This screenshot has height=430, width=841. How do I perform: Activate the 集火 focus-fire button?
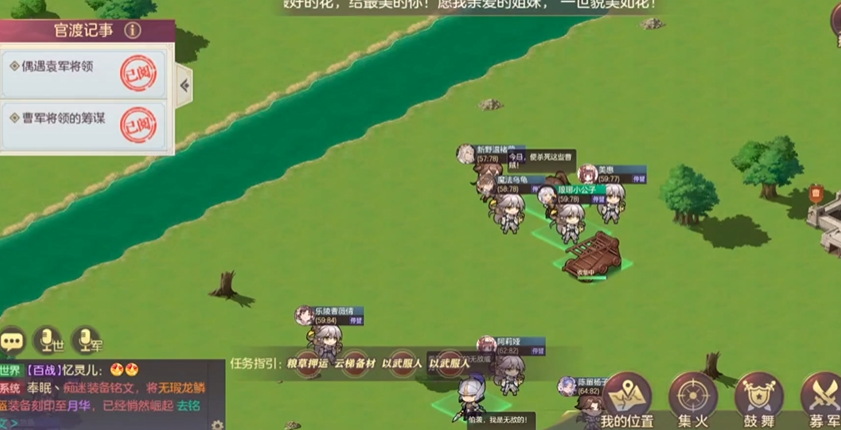693,400
